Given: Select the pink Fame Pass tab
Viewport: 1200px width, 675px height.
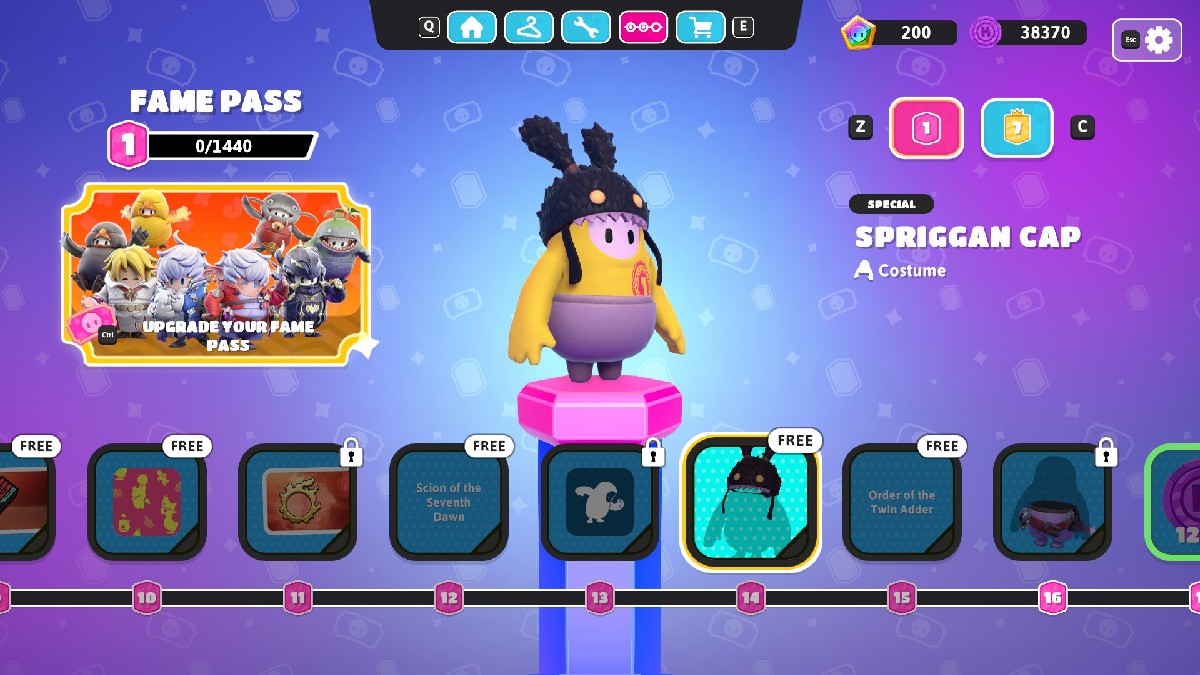Looking at the screenshot, I should pyautogui.click(x=643, y=27).
